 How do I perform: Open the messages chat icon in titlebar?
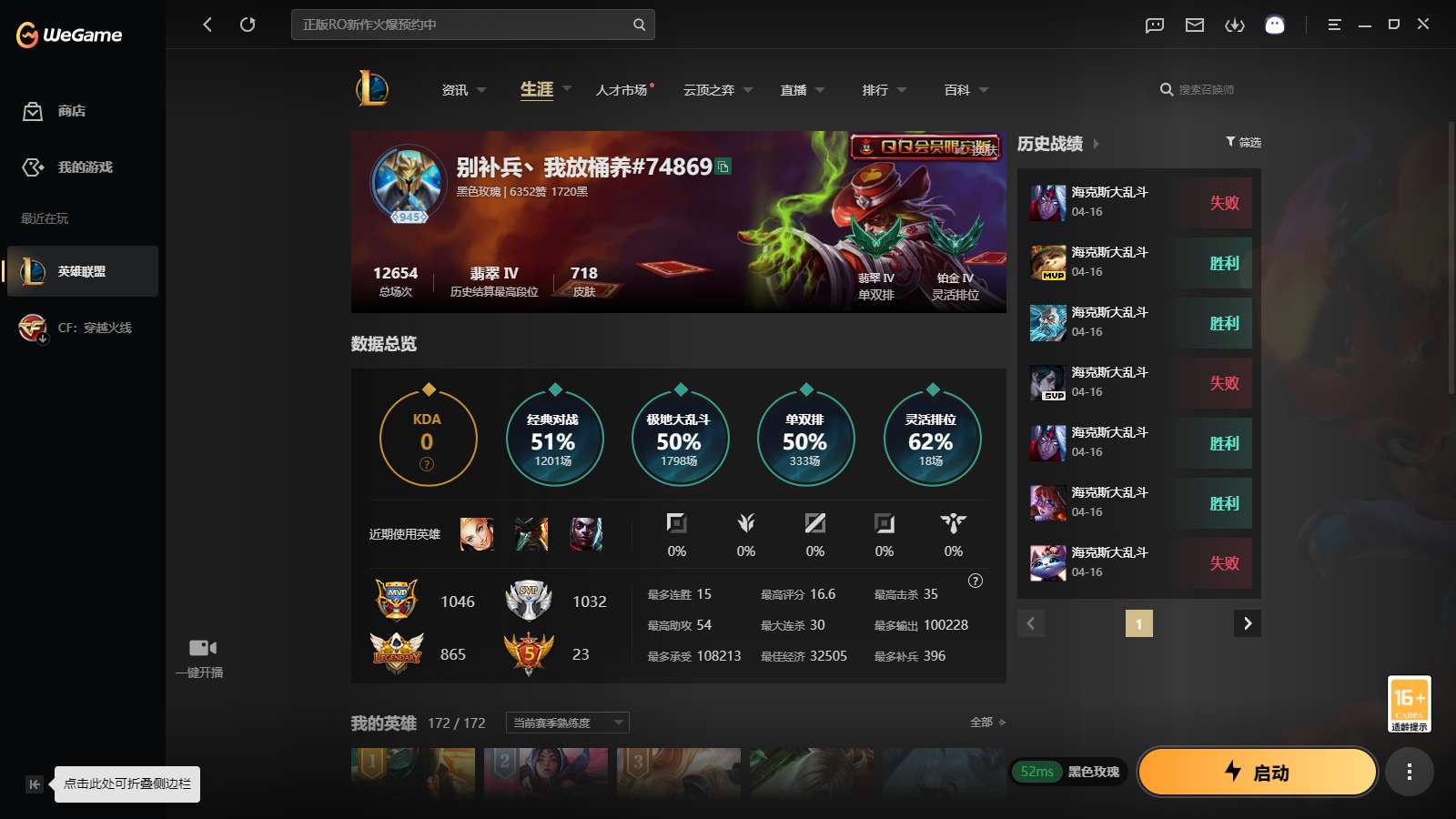point(1154,25)
